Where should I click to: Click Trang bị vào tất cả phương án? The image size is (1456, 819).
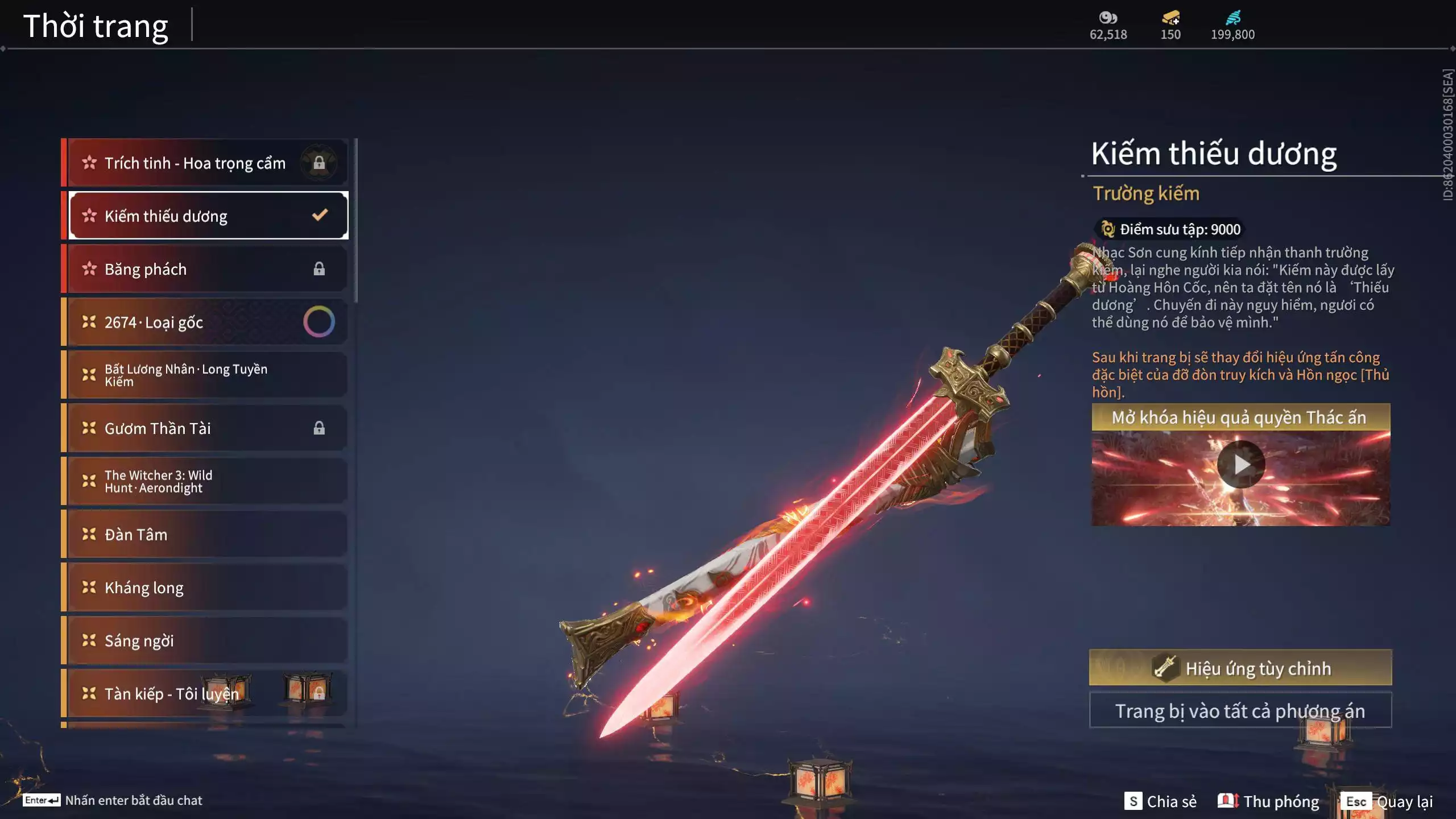coord(1240,711)
